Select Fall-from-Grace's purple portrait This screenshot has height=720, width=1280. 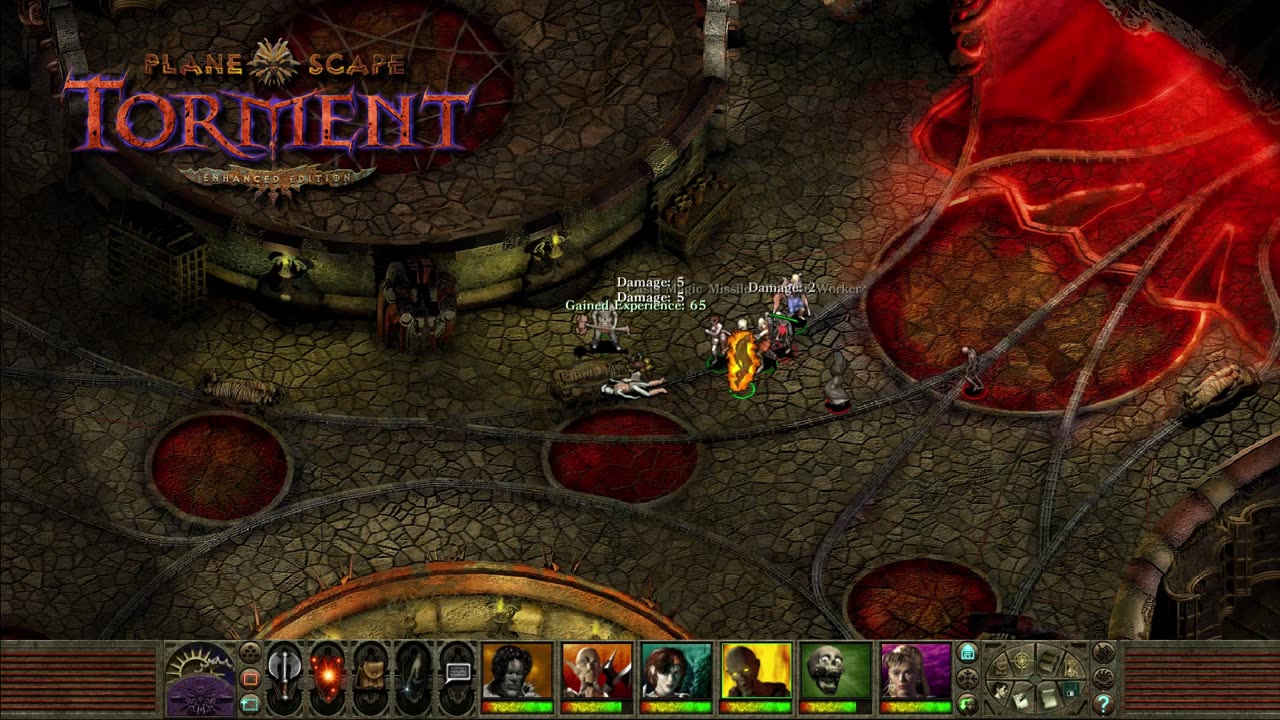point(916,670)
